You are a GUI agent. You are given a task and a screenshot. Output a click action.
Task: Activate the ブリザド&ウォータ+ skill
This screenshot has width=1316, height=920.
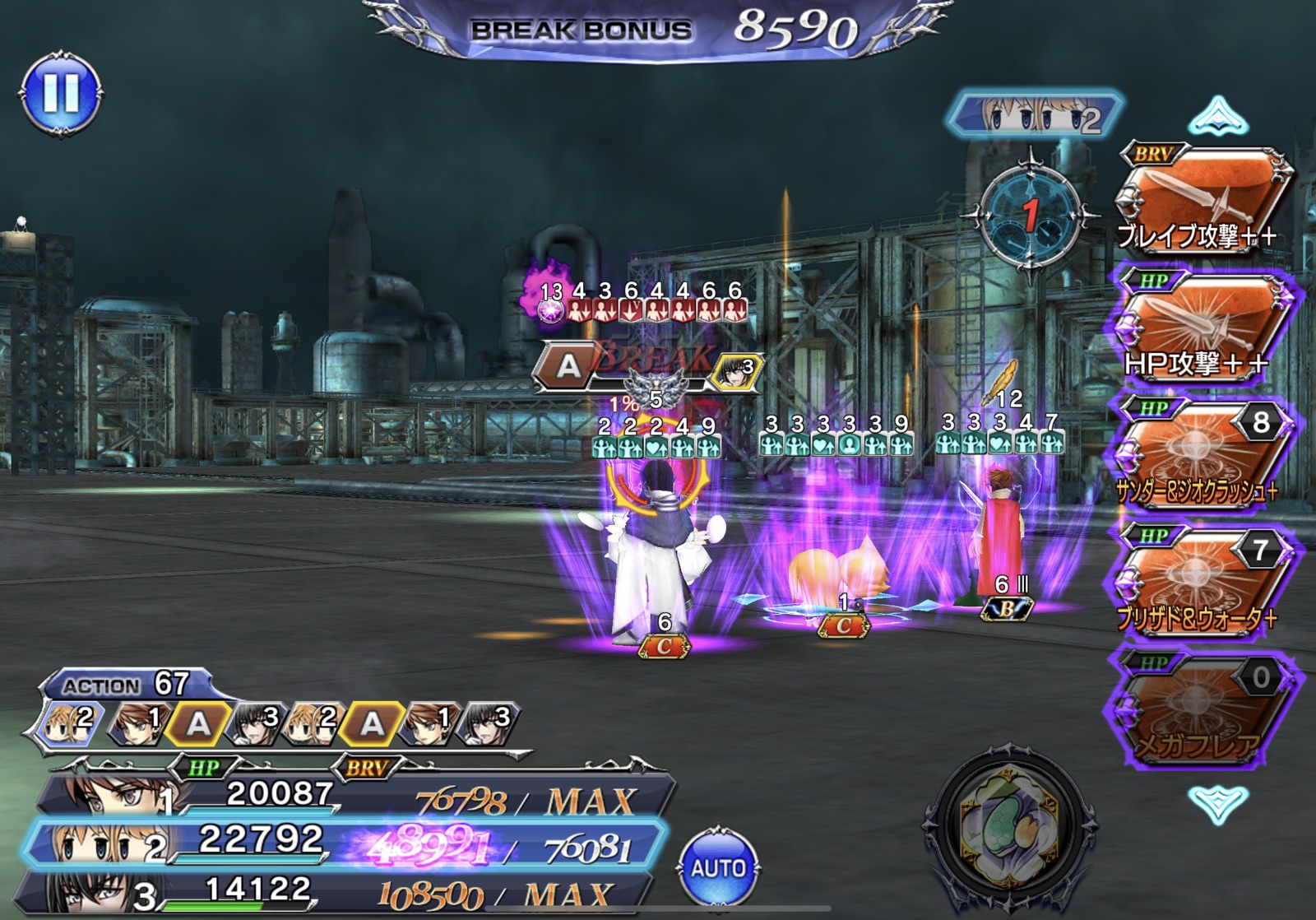pos(1201,580)
